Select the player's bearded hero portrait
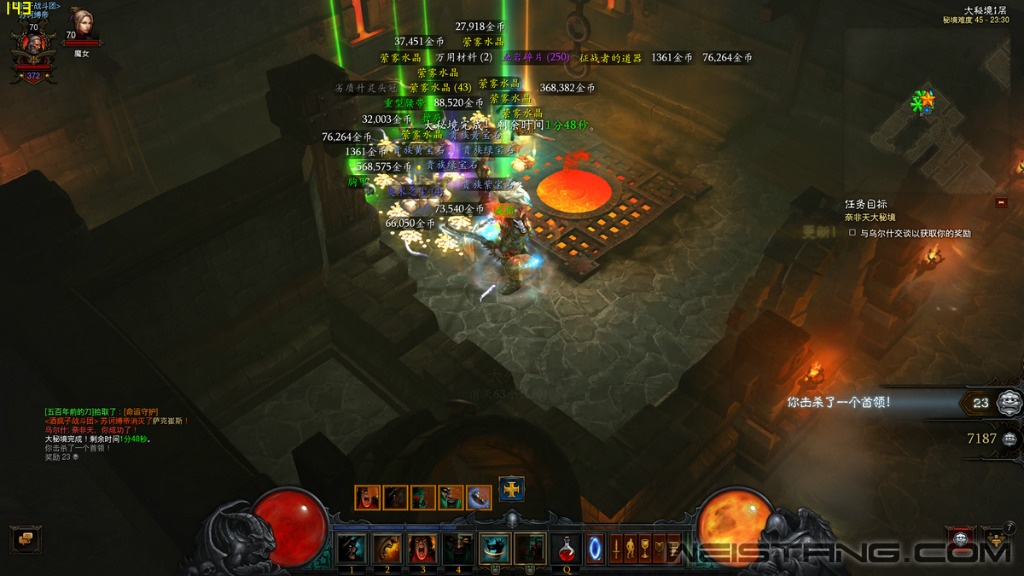Image resolution: width=1024 pixels, height=576 pixels. pos(33,47)
